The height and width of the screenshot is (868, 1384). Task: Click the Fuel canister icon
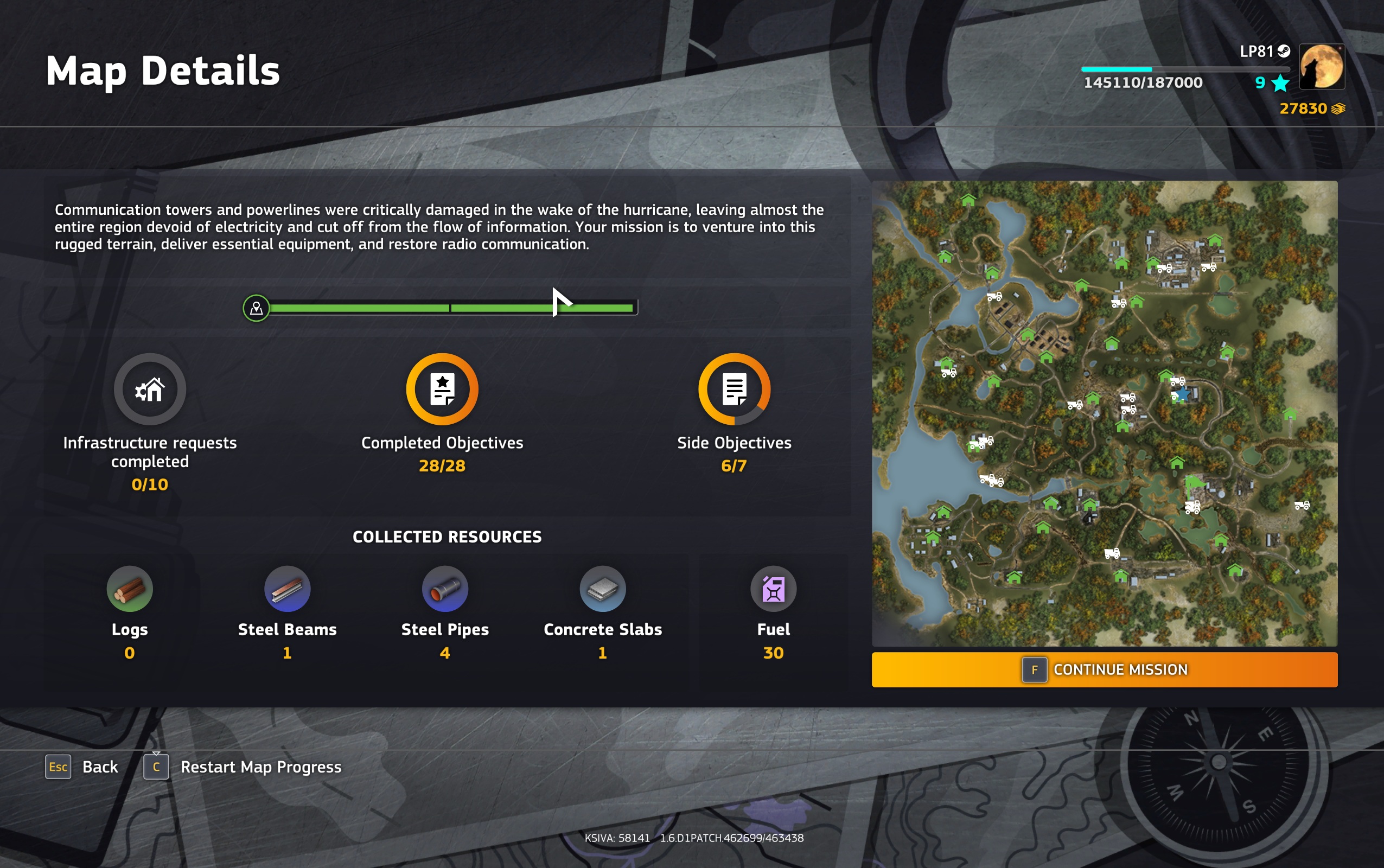(x=774, y=589)
